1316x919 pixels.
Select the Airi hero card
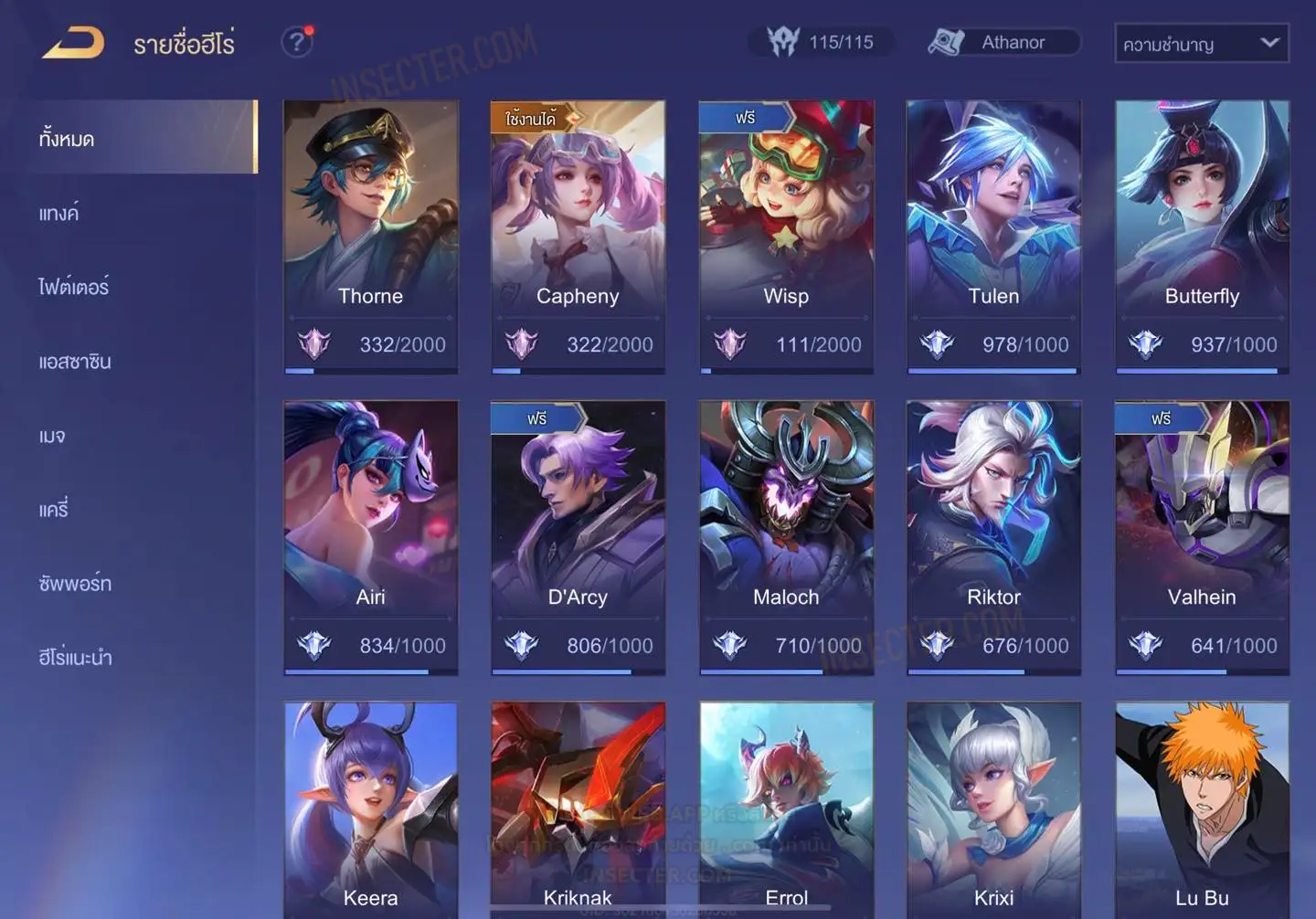pos(370,536)
